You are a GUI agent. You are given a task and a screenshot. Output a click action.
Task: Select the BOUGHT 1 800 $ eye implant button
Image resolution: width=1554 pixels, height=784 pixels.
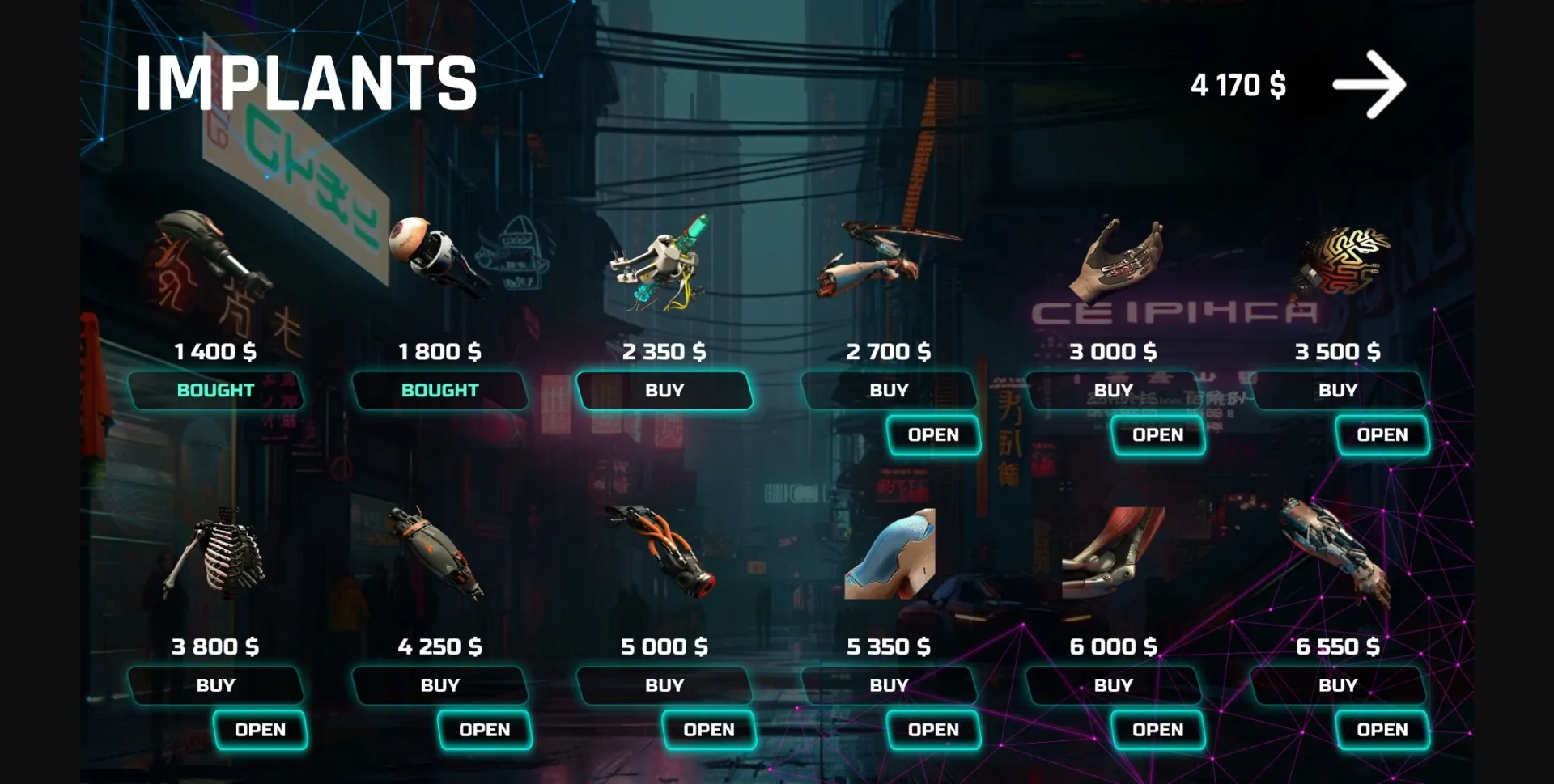(439, 391)
